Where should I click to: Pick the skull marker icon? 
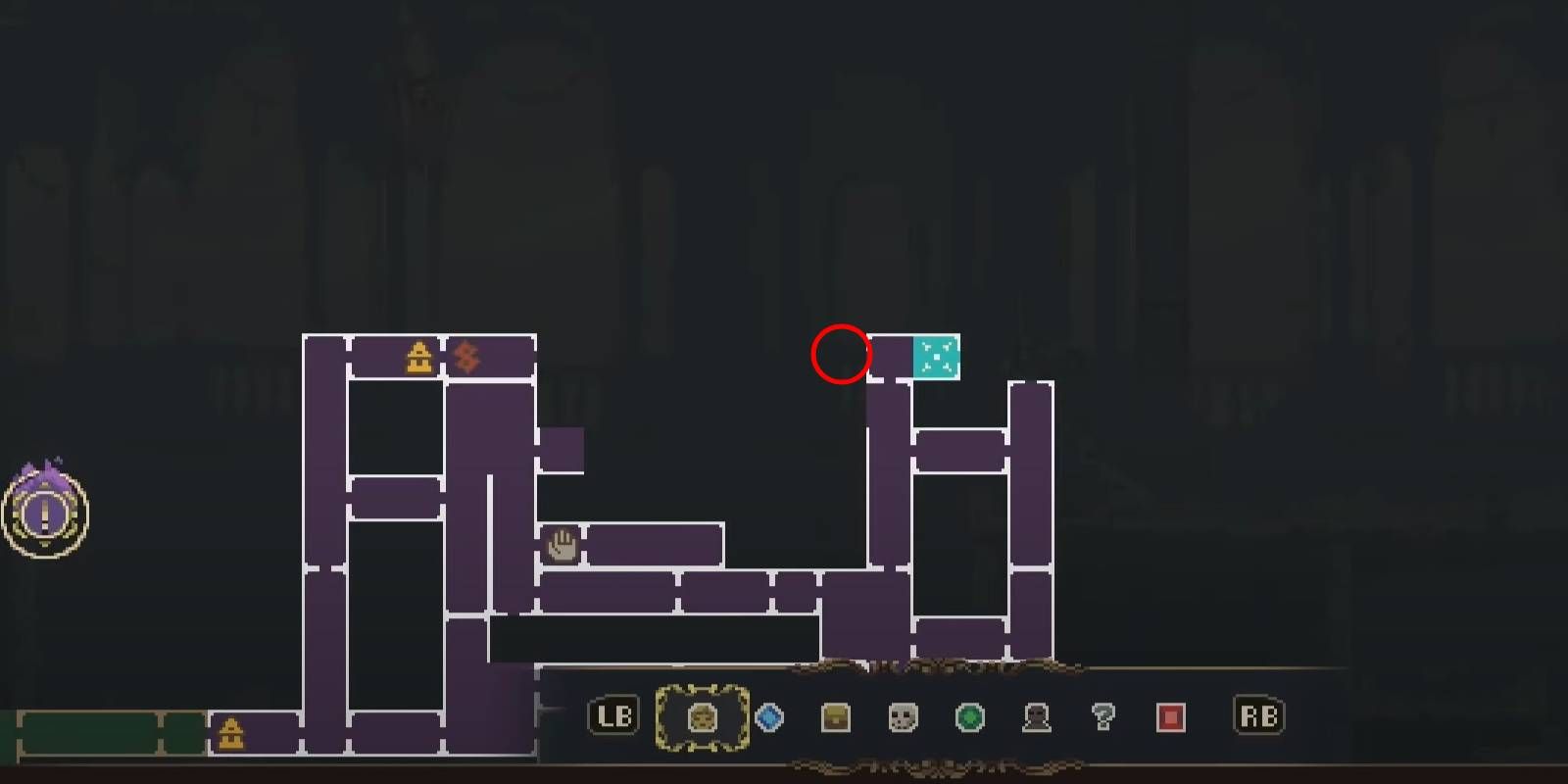tap(903, 718)
